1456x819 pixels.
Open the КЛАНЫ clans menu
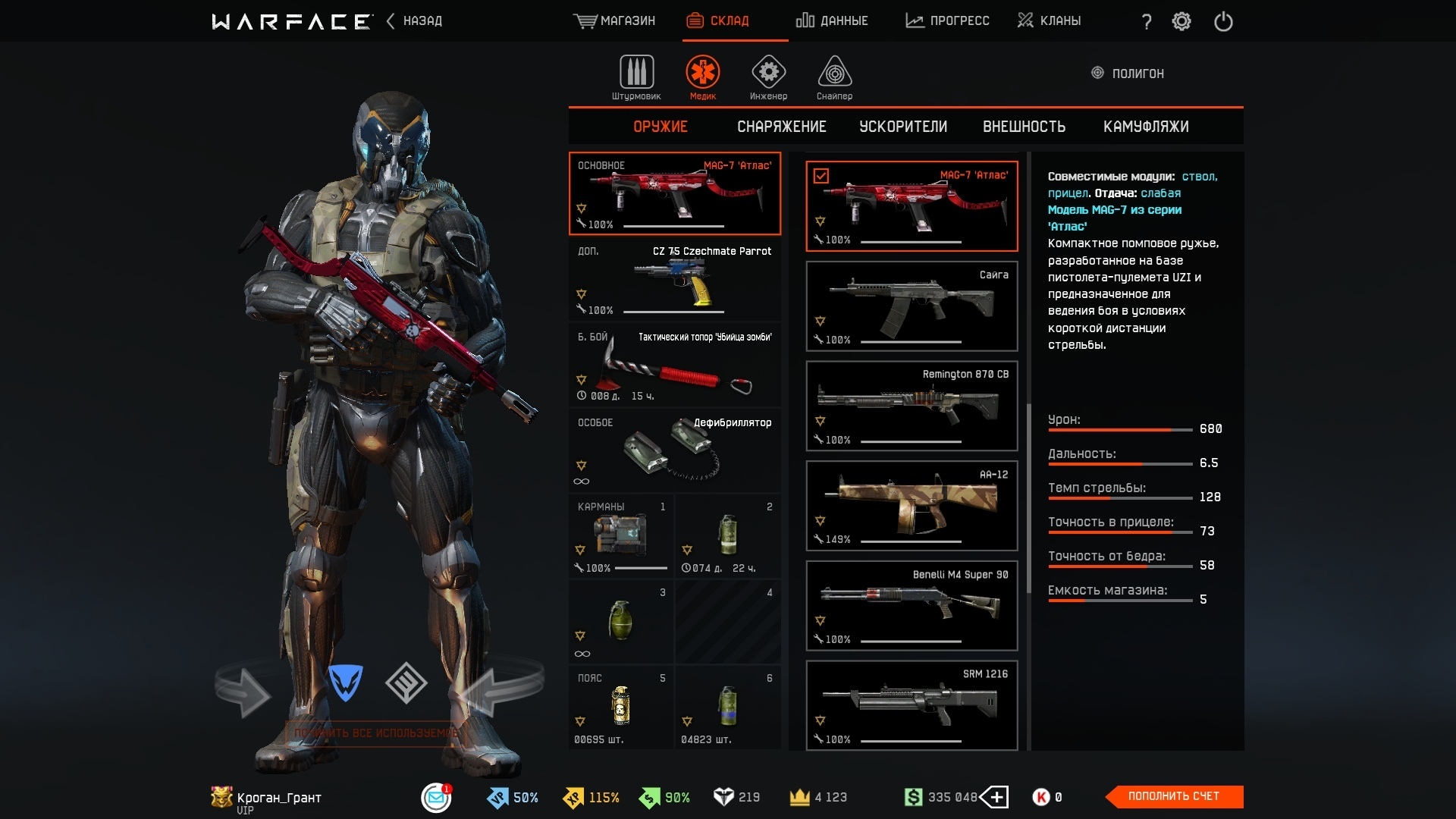click(1050, 21)
